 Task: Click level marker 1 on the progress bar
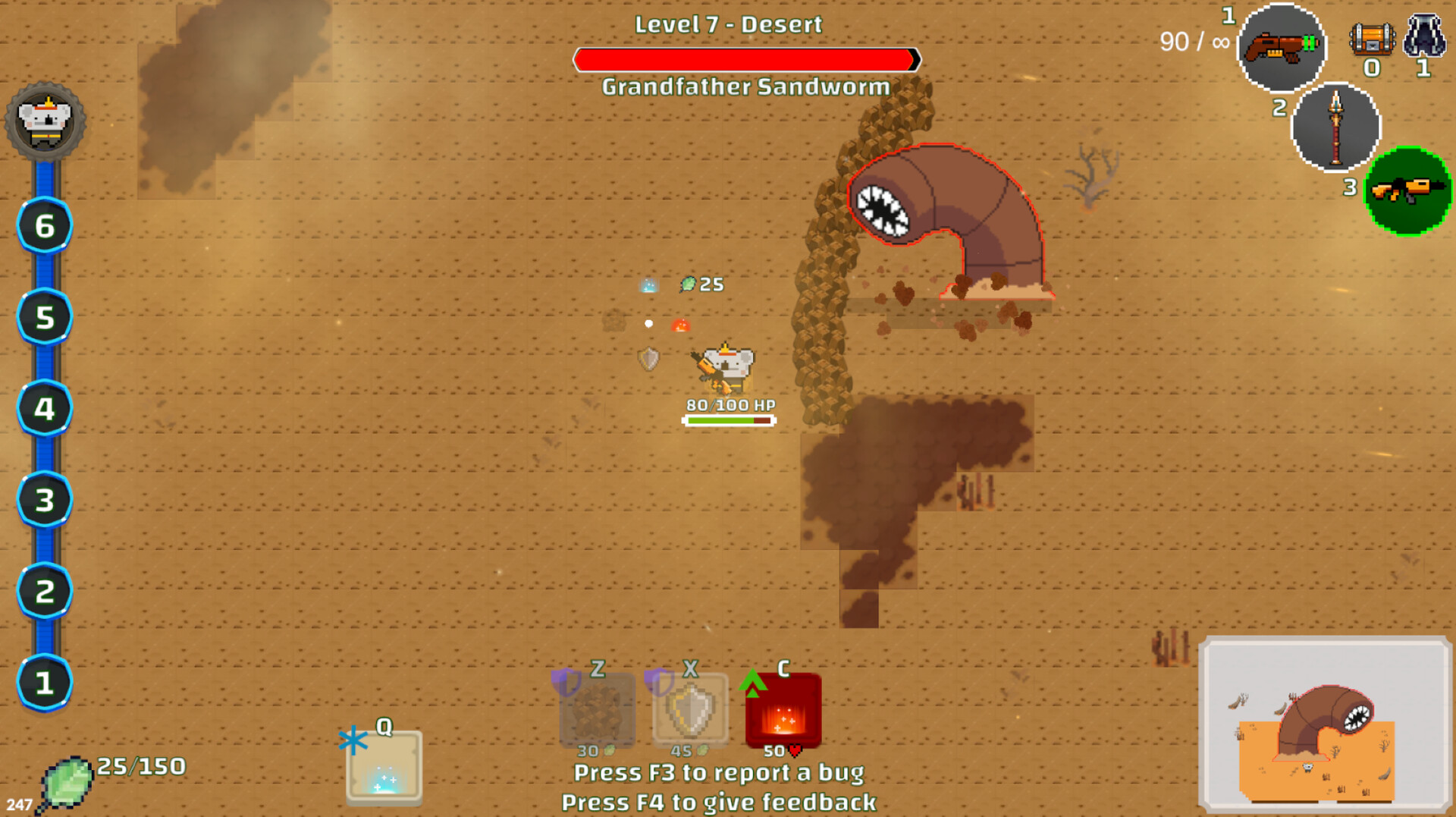44,681
